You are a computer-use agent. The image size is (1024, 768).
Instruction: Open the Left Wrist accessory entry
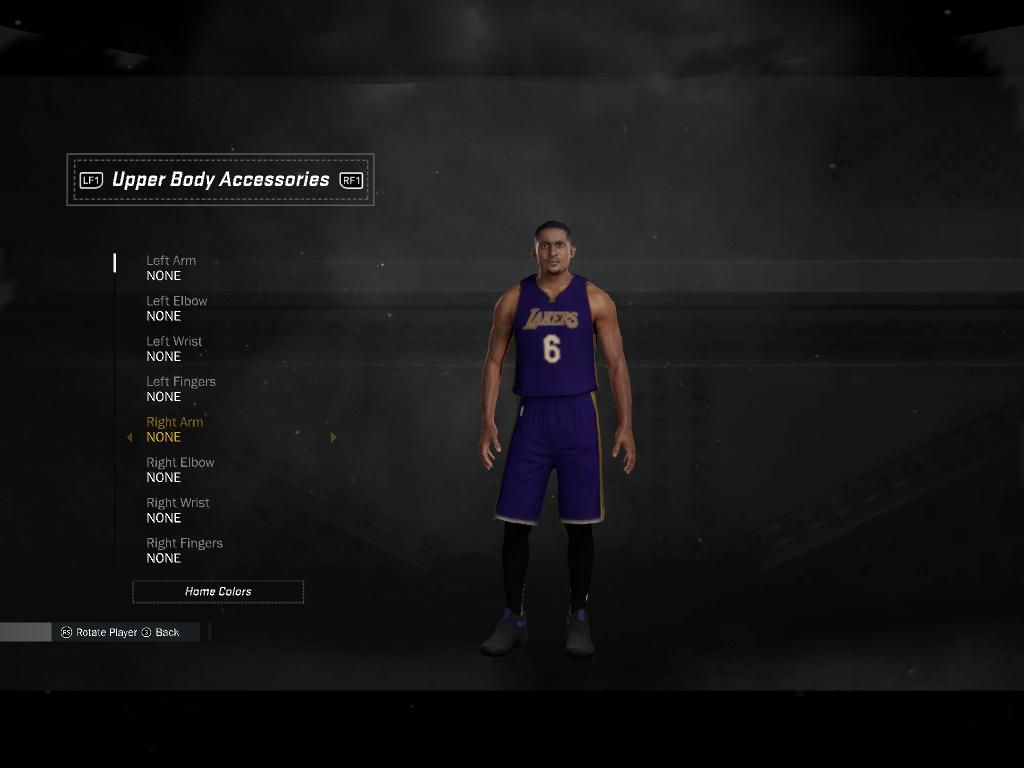[x=174, y=349]
